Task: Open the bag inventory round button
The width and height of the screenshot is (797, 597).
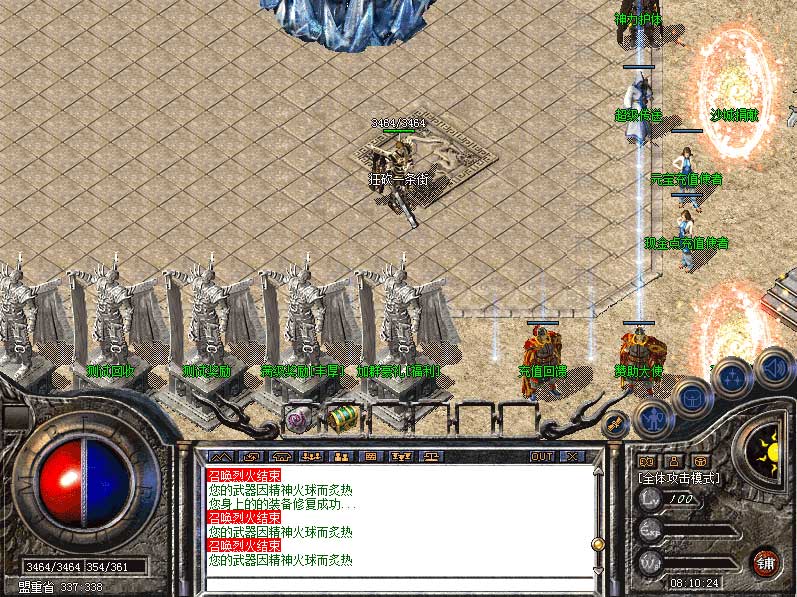Action: coord(690,396)
